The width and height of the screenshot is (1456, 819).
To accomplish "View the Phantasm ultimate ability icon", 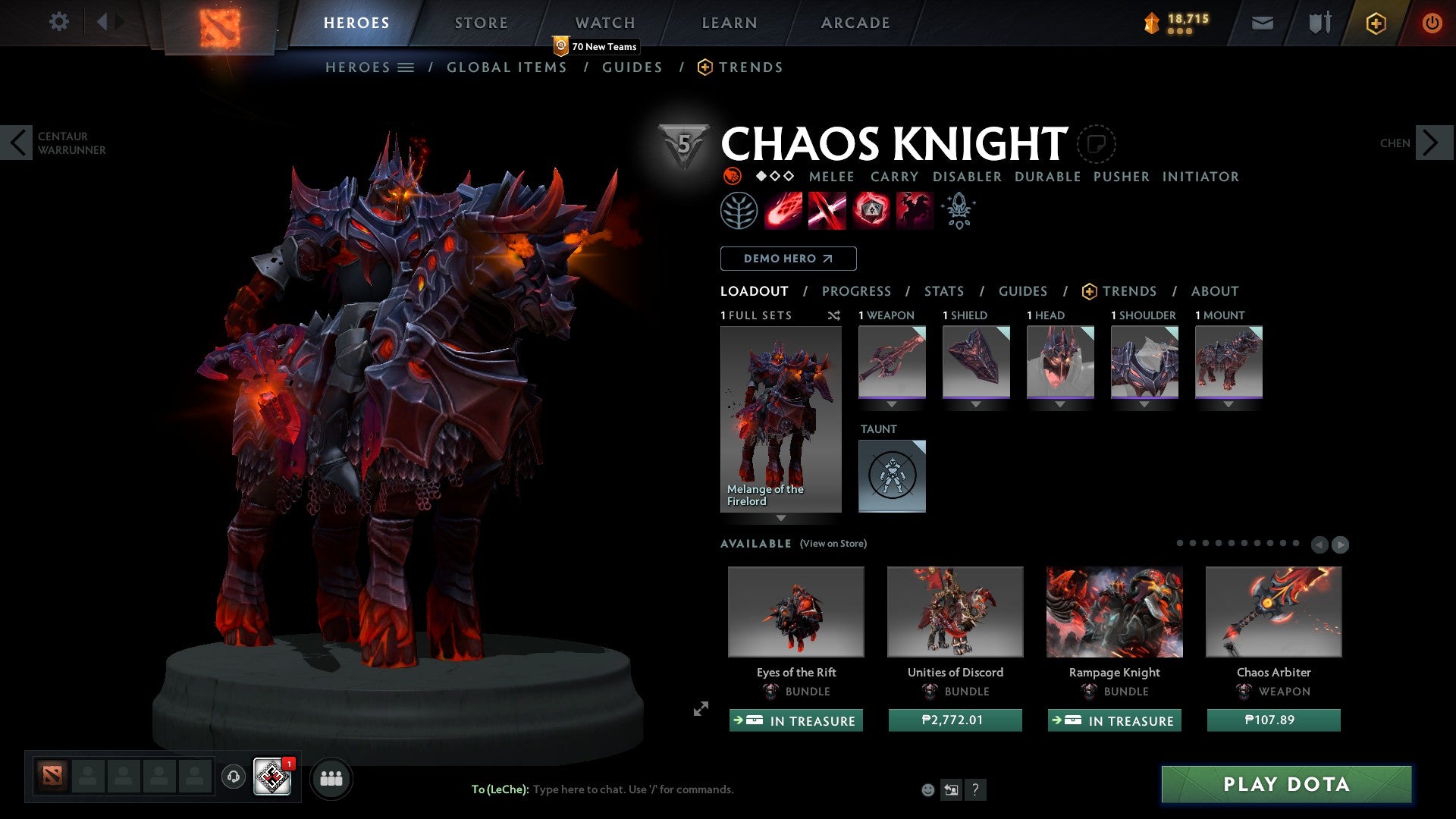I will coord(916,210).
